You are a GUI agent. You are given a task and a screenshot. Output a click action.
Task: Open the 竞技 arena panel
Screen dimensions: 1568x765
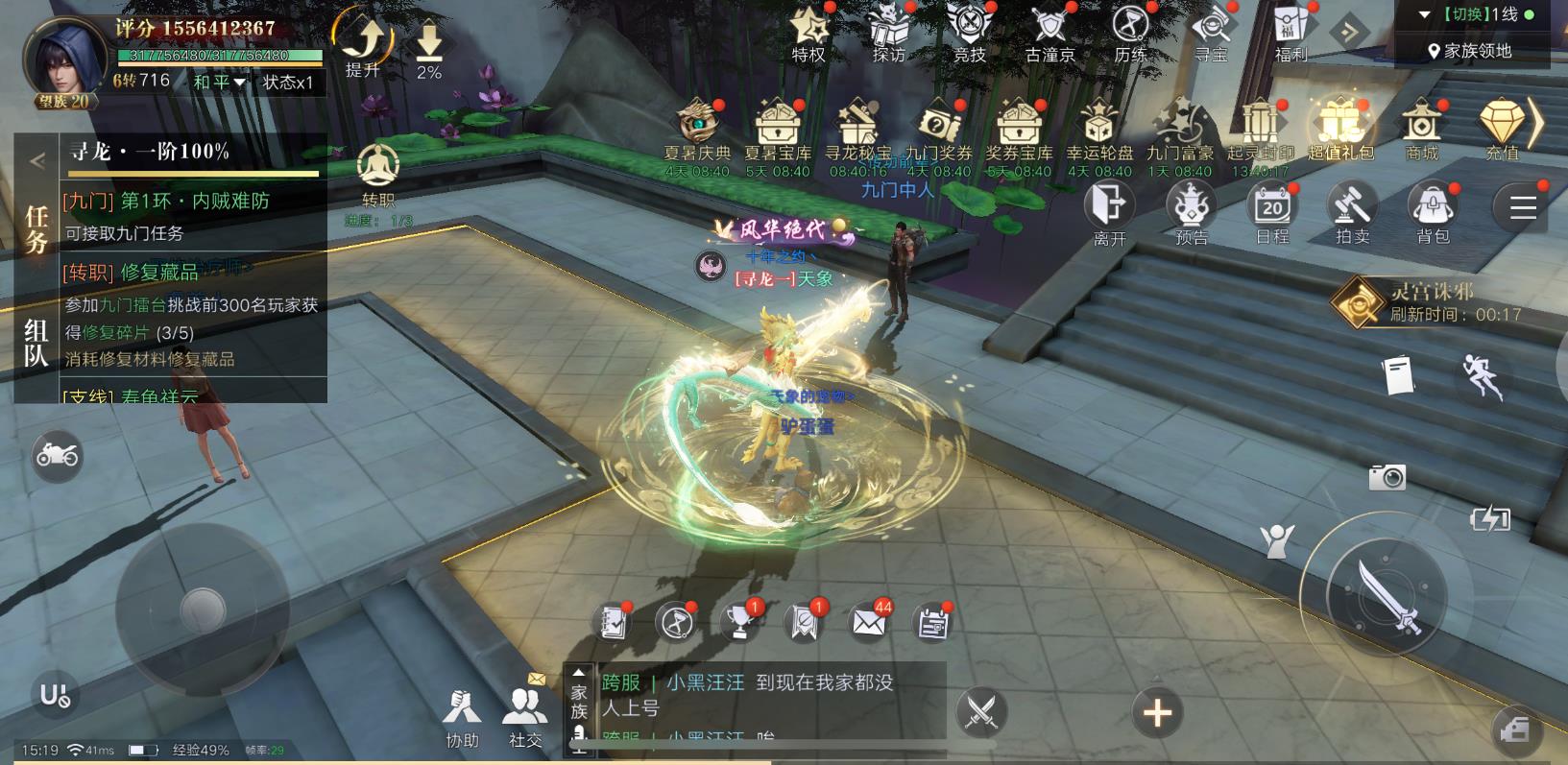[x=969, y=29]
